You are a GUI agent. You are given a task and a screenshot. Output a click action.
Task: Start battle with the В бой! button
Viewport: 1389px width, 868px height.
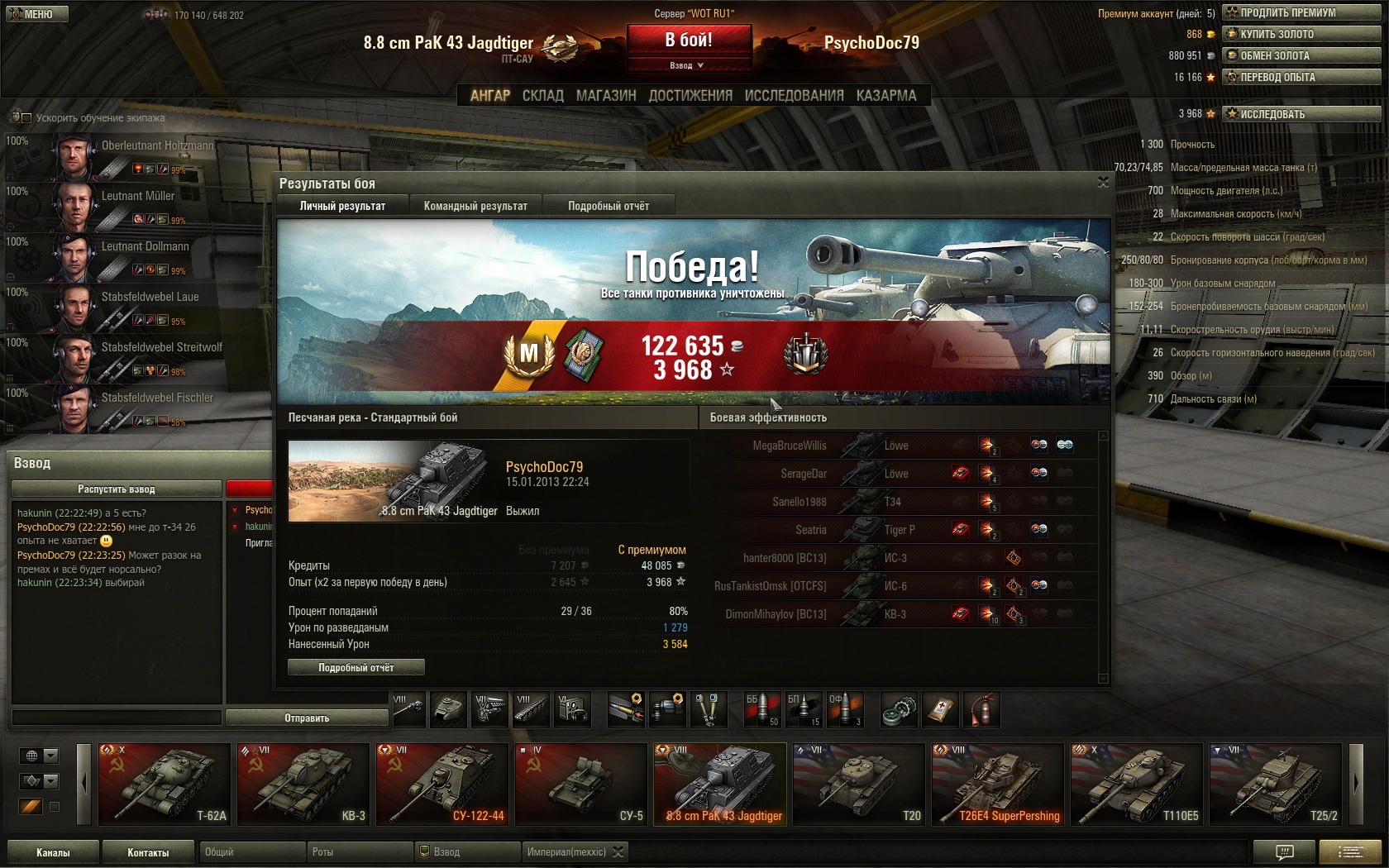point(689,40)
